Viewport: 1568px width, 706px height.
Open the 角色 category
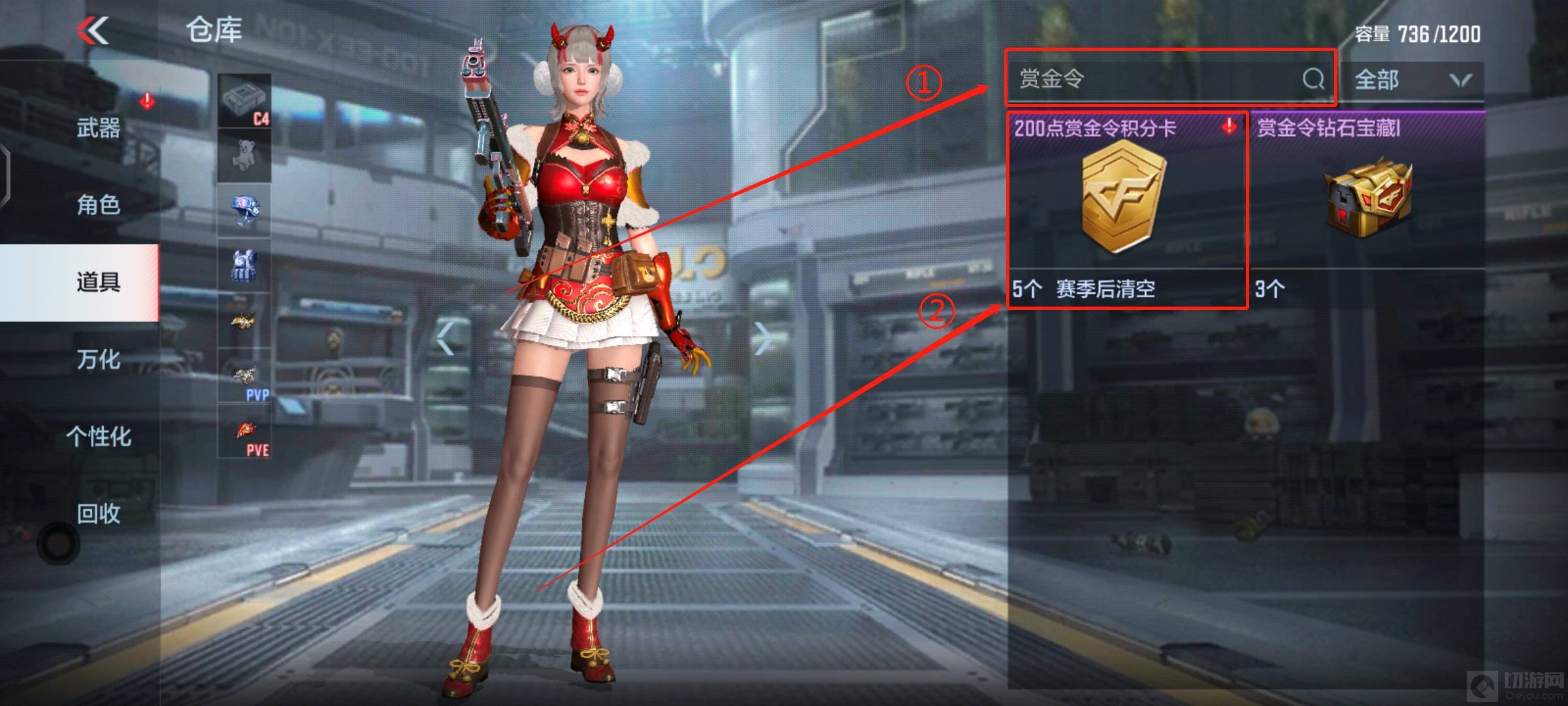click(98, 205)
